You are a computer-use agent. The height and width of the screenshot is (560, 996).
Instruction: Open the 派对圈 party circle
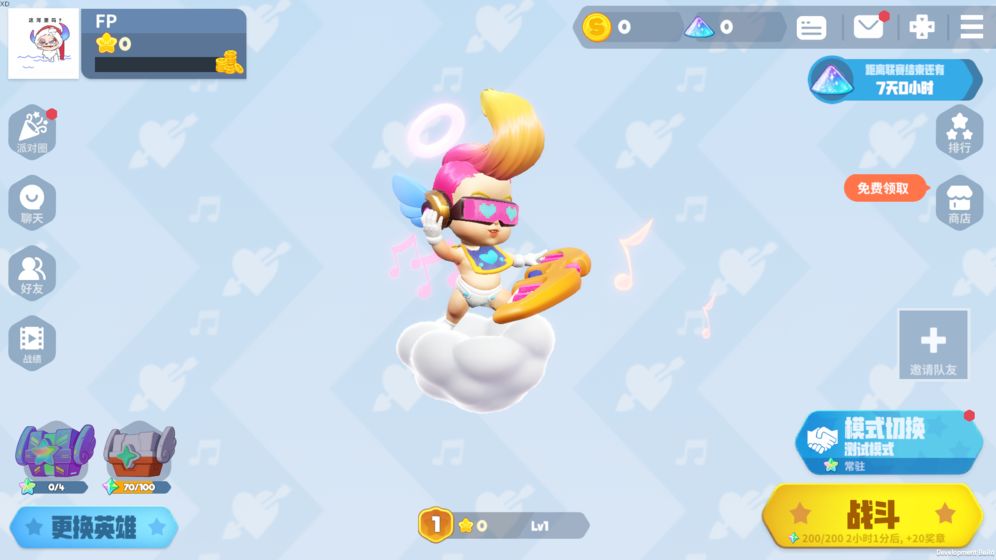[32, 132]
